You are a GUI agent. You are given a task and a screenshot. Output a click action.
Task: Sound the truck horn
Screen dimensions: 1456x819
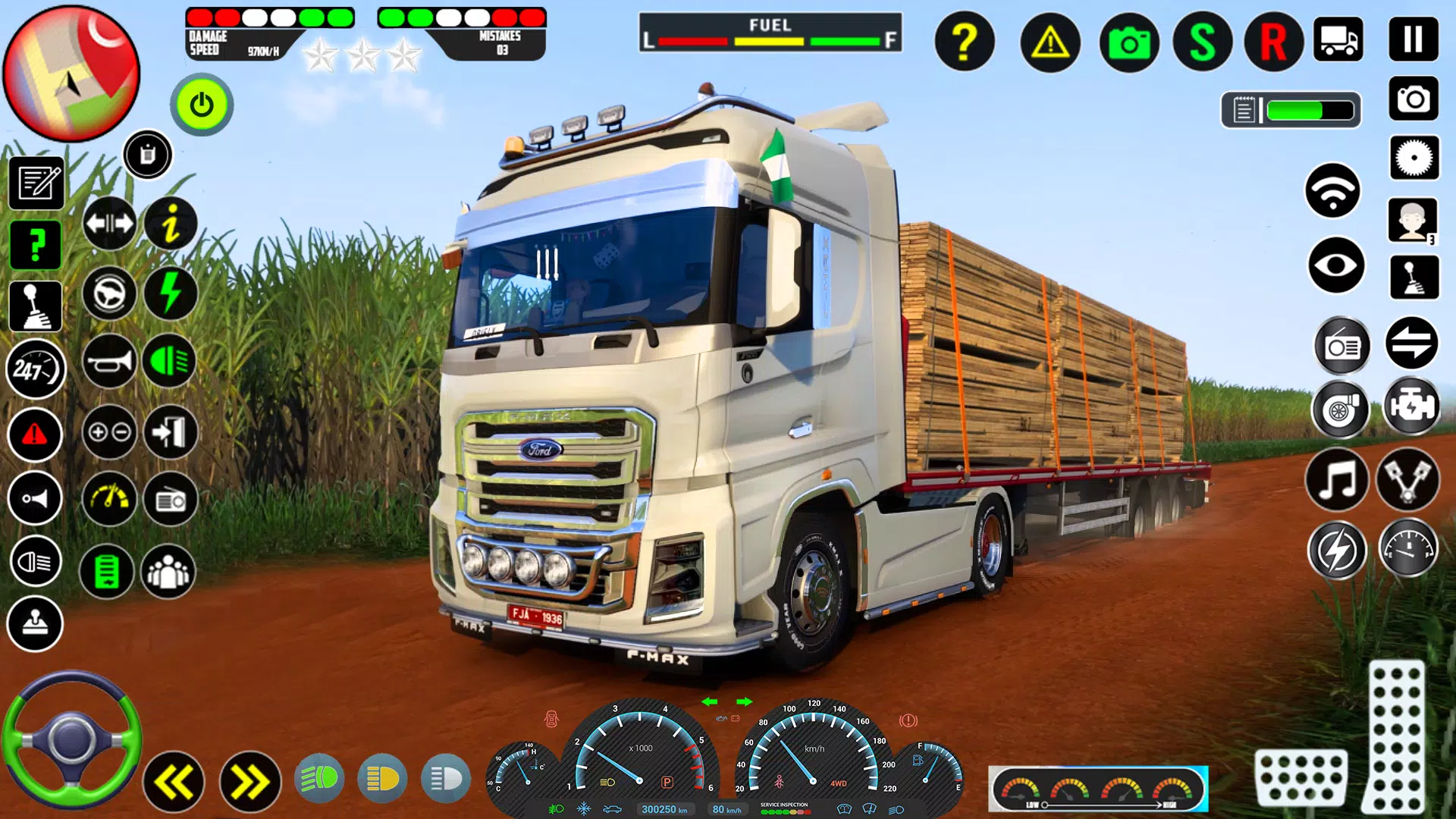coord(108,361)
